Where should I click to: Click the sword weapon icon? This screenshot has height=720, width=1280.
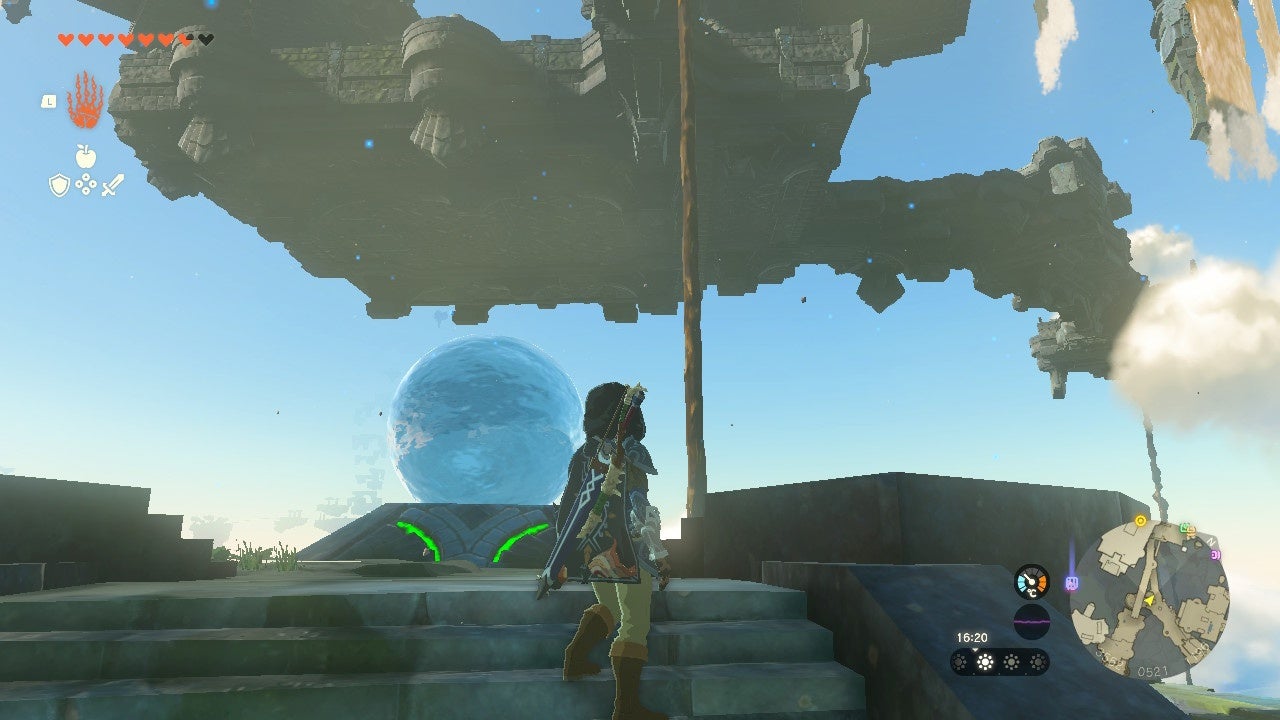pyautogui.click(x=112, y=184)
